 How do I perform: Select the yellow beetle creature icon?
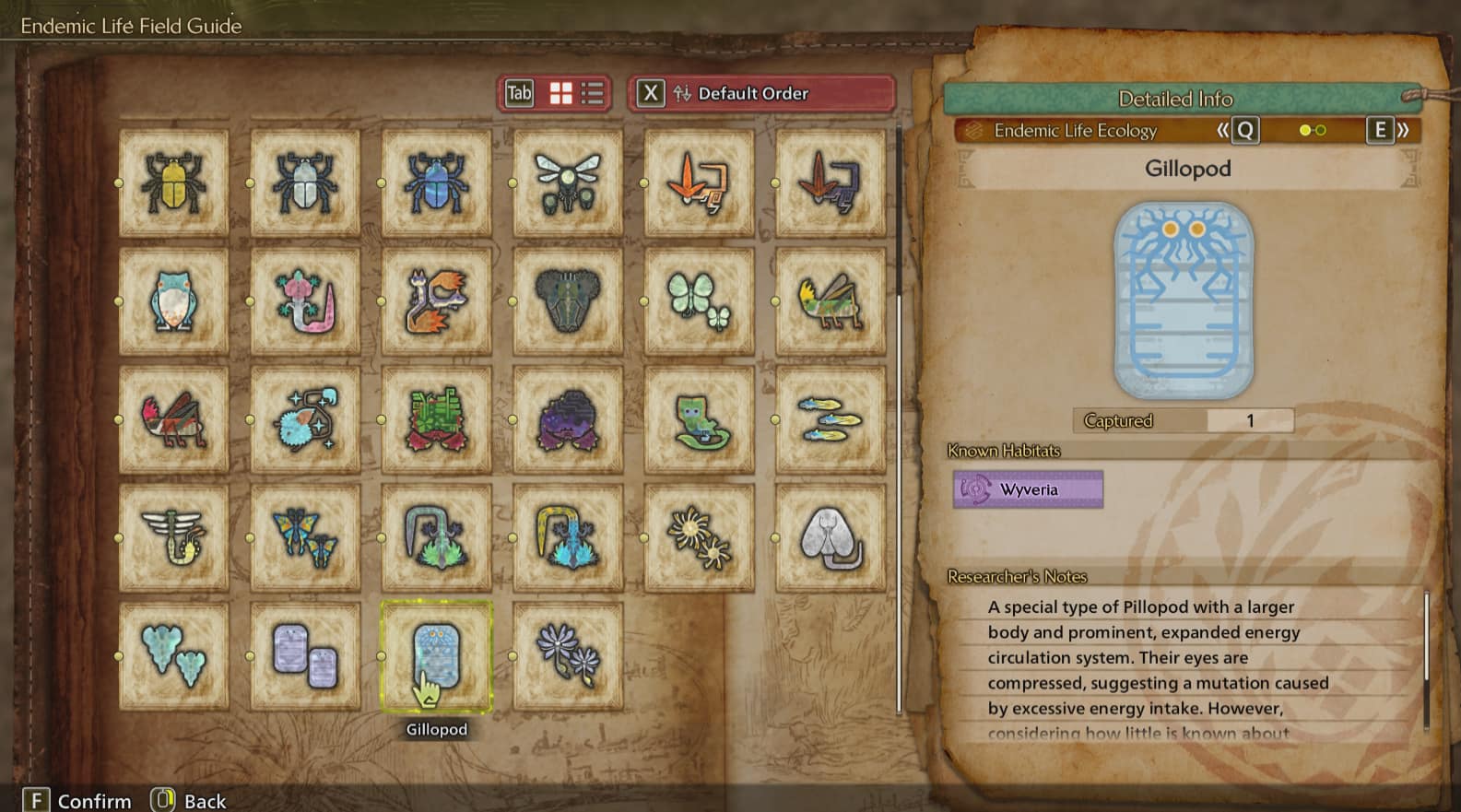pyautogui.click(x=173, y=181)
